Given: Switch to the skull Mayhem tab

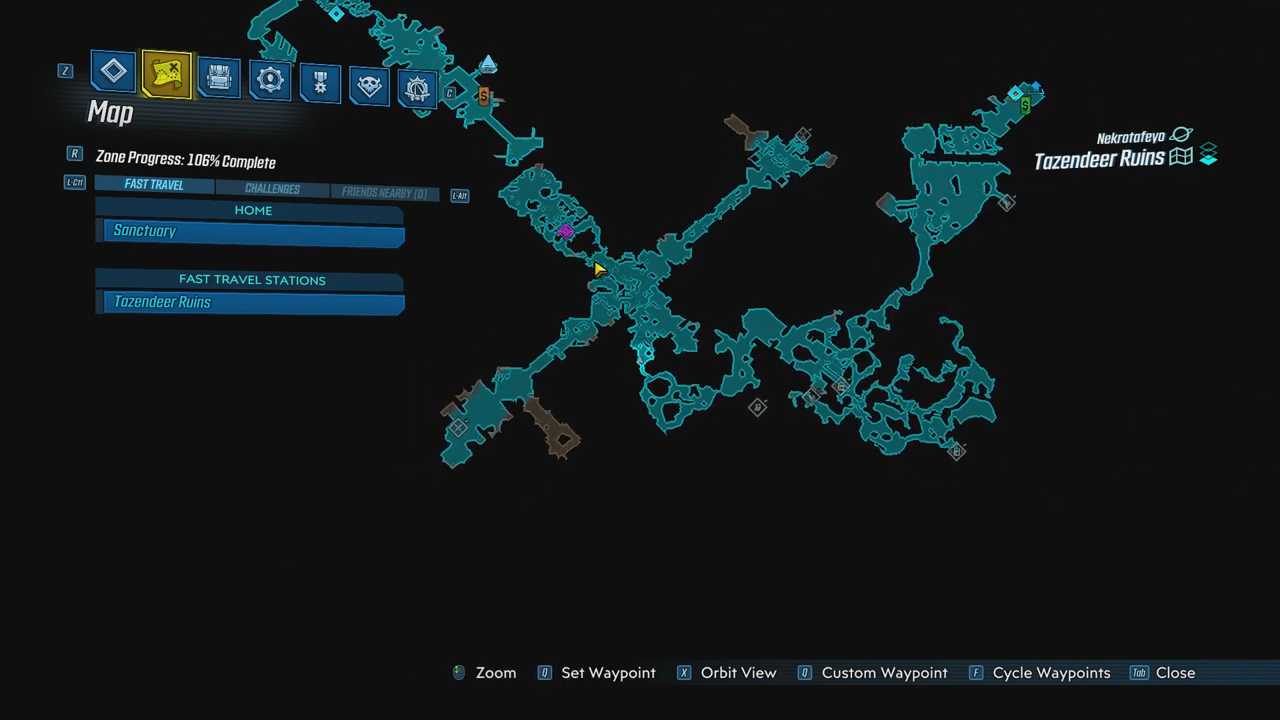Looking at the screenshot, I should tap(369, 87).
